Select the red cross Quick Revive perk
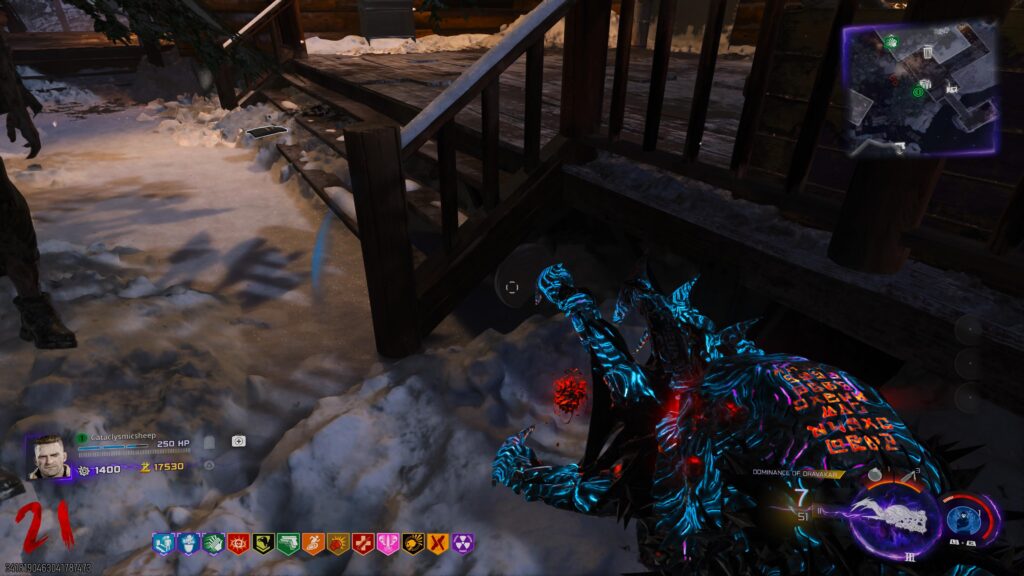Image resolution: width=1024 pixels, height=576 pixels. tap(363, 544)
